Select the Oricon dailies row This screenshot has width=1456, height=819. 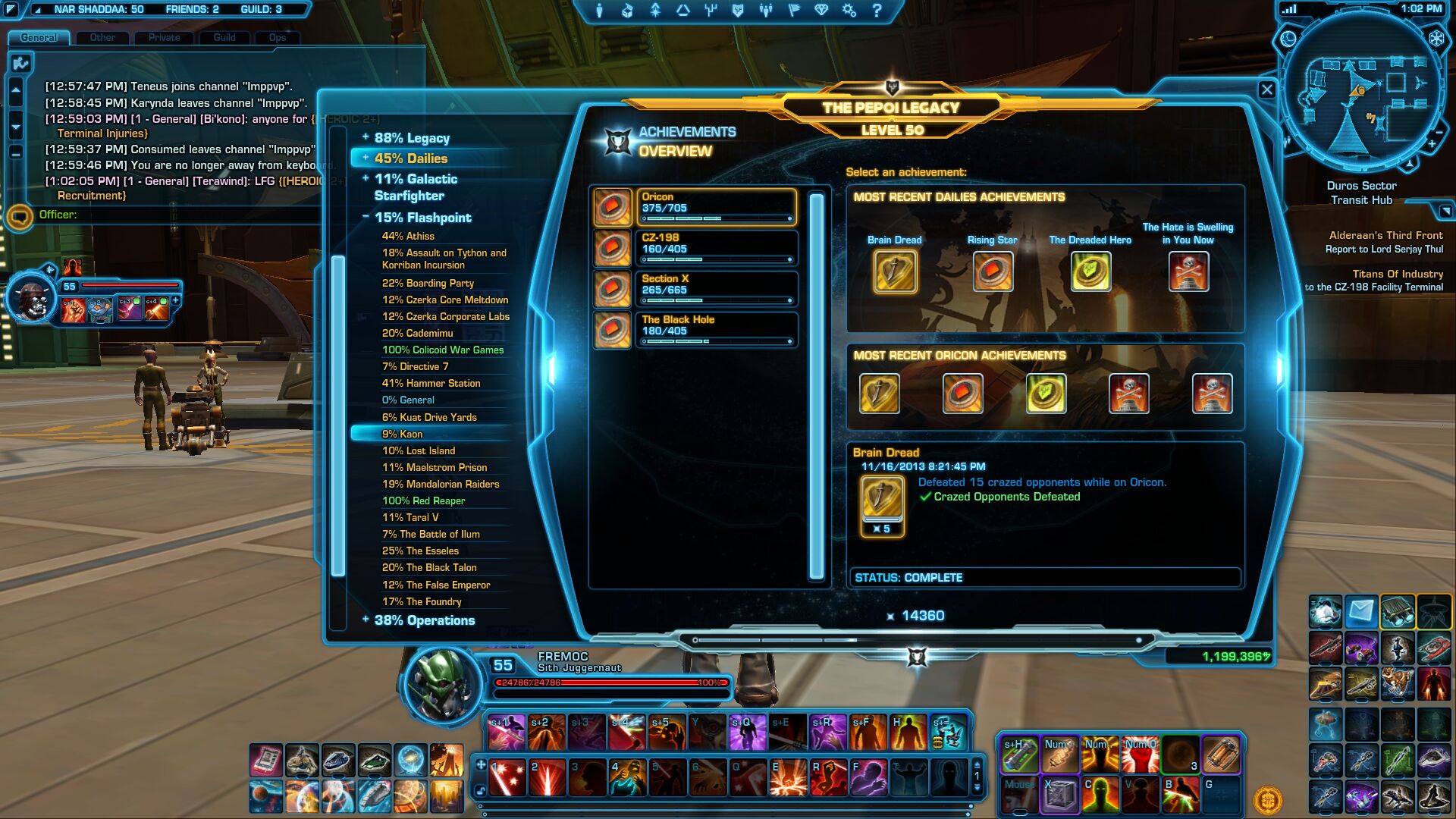pyautogui.click(x=715, y=207)
